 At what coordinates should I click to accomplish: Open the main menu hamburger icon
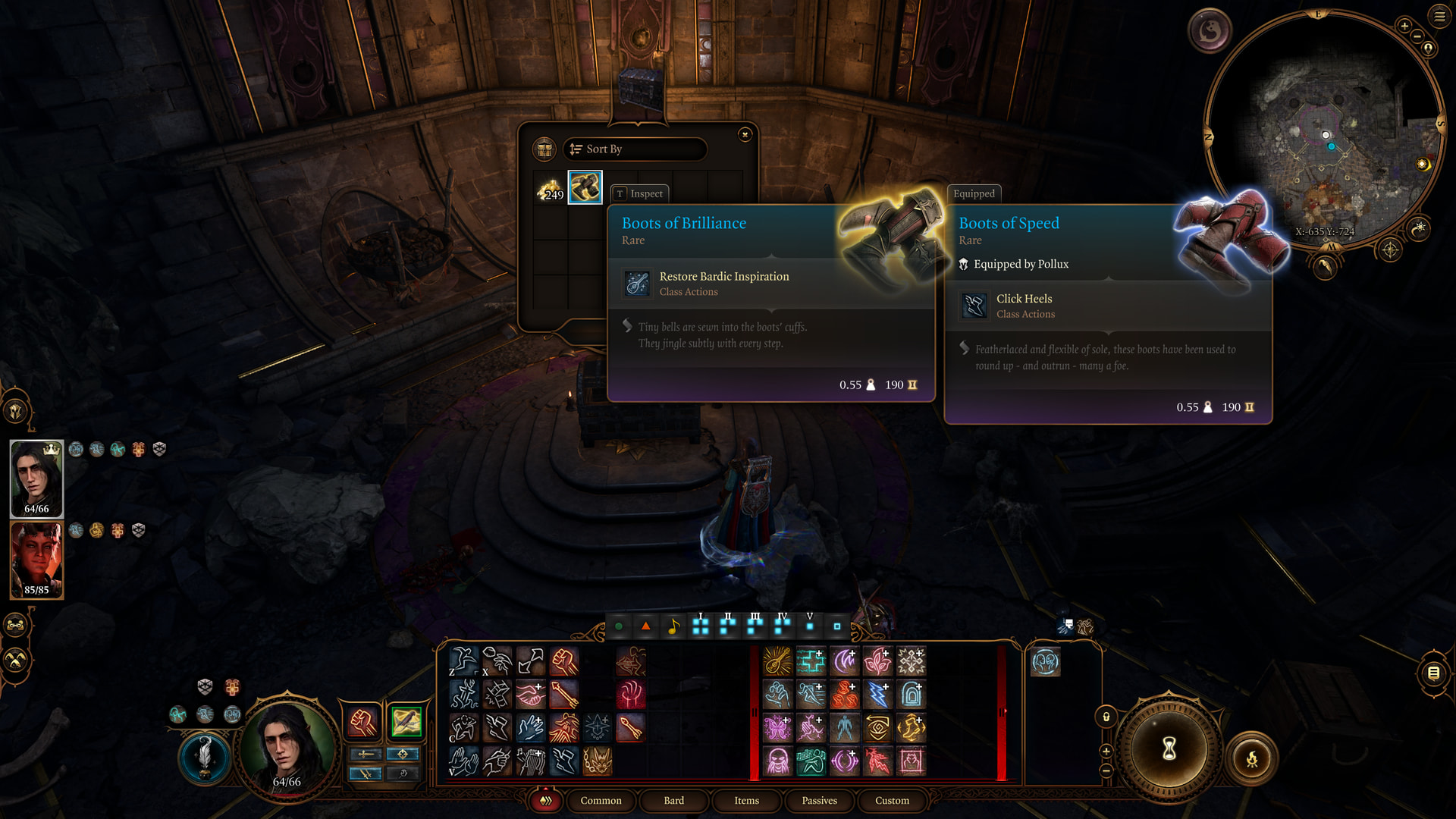tap(1439, 16)
